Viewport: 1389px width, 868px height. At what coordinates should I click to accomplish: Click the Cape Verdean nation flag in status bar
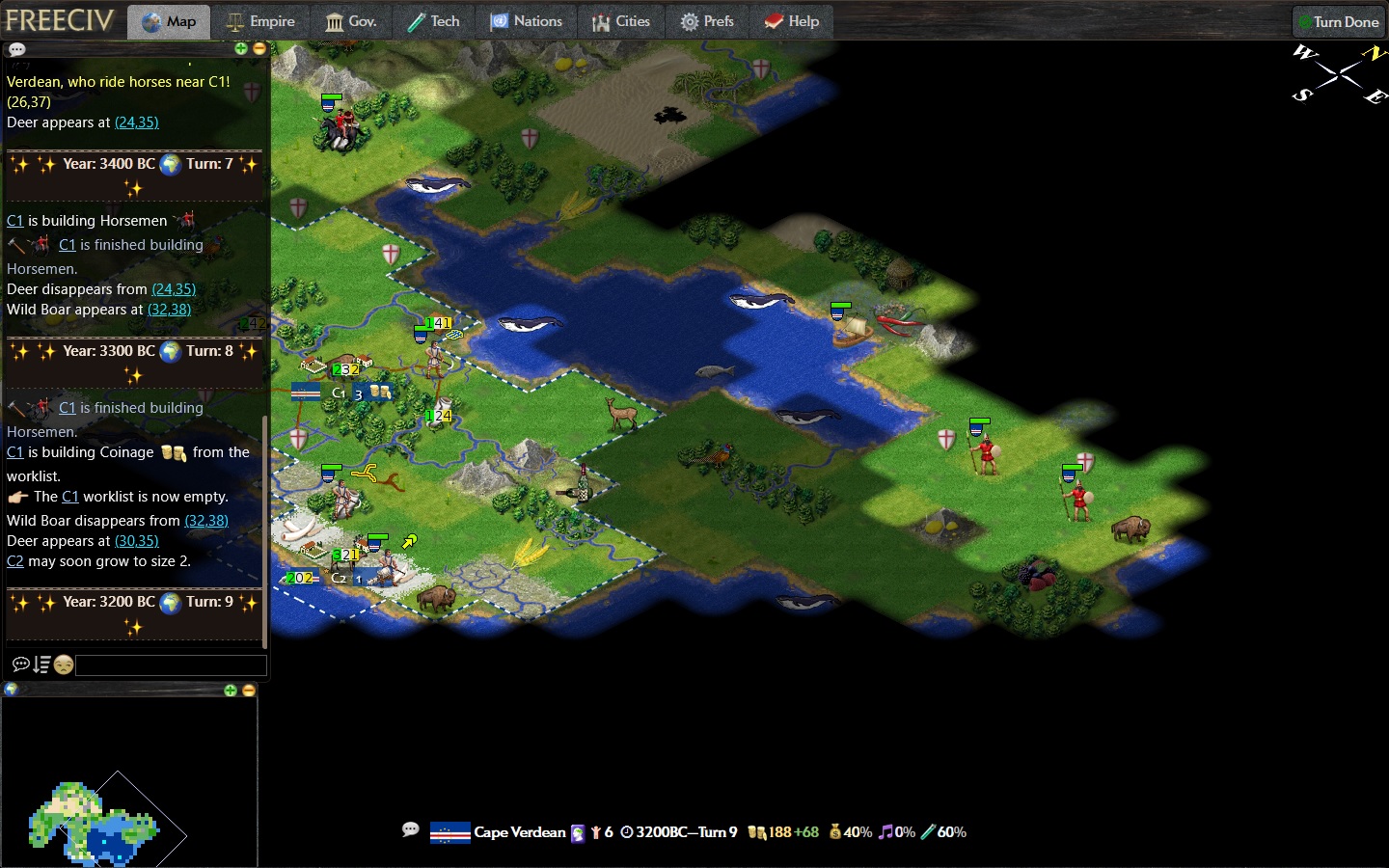(449, 832)
